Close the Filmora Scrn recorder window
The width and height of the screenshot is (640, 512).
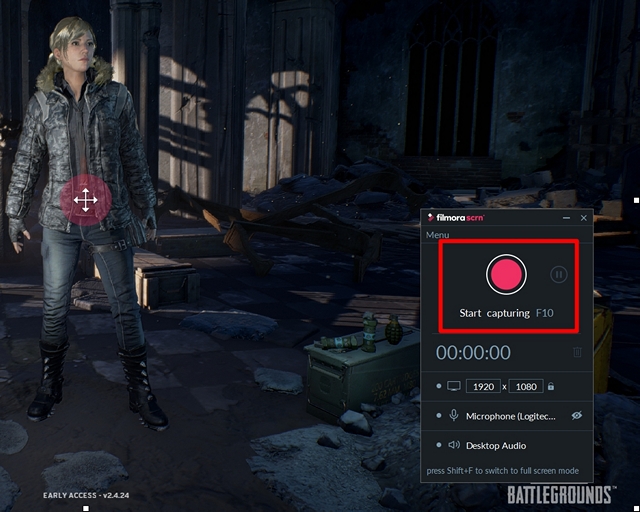pos(584,217)
